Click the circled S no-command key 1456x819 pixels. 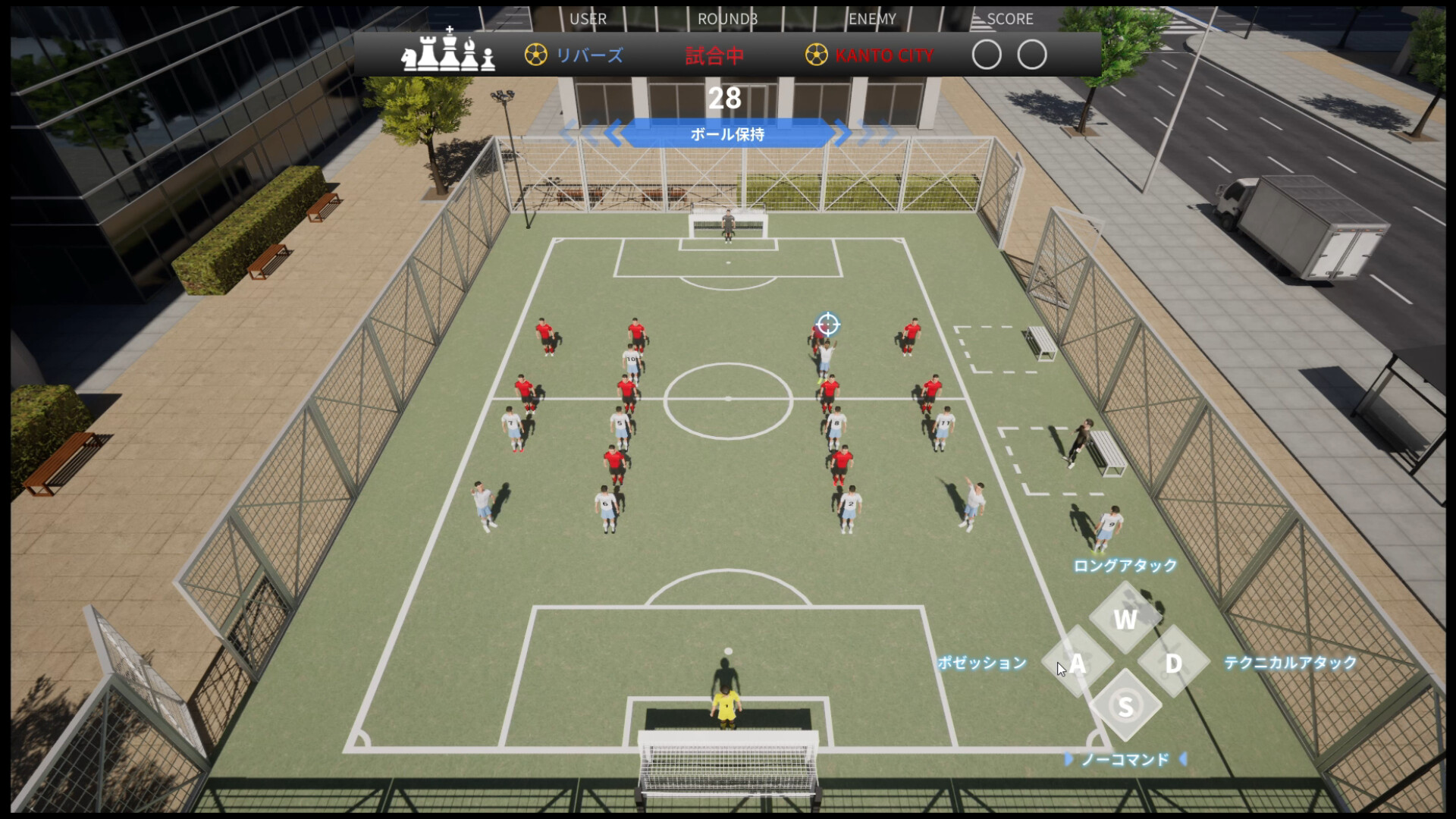click(1125, 704)
